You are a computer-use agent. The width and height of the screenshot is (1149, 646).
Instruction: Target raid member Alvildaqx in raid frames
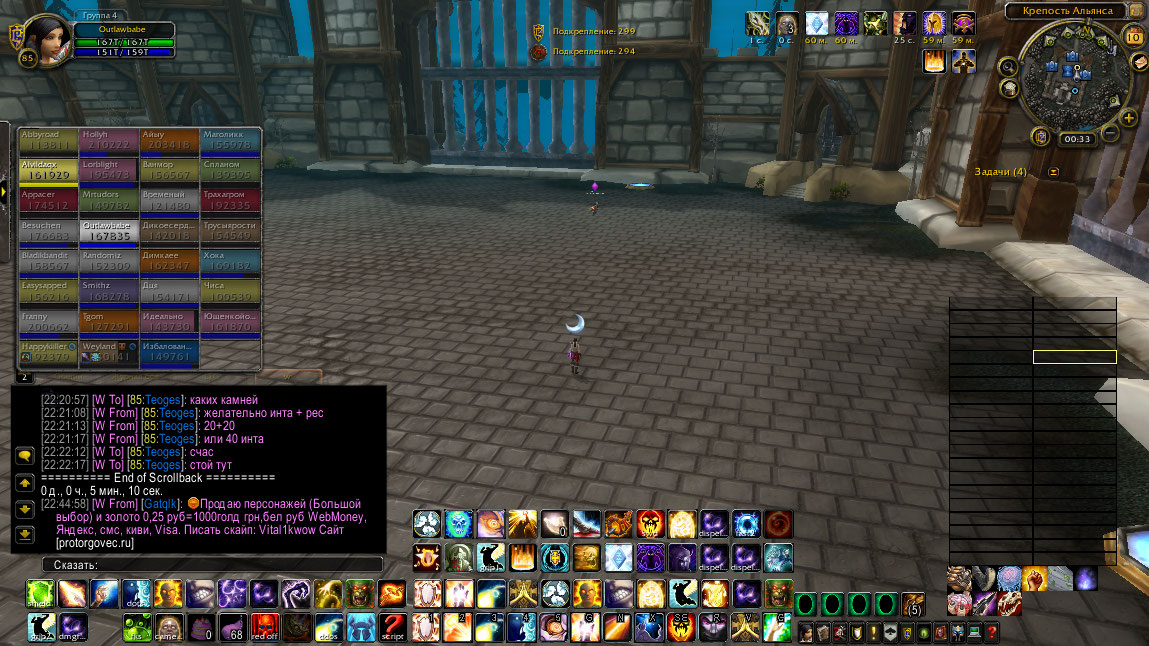click(48, 171)
